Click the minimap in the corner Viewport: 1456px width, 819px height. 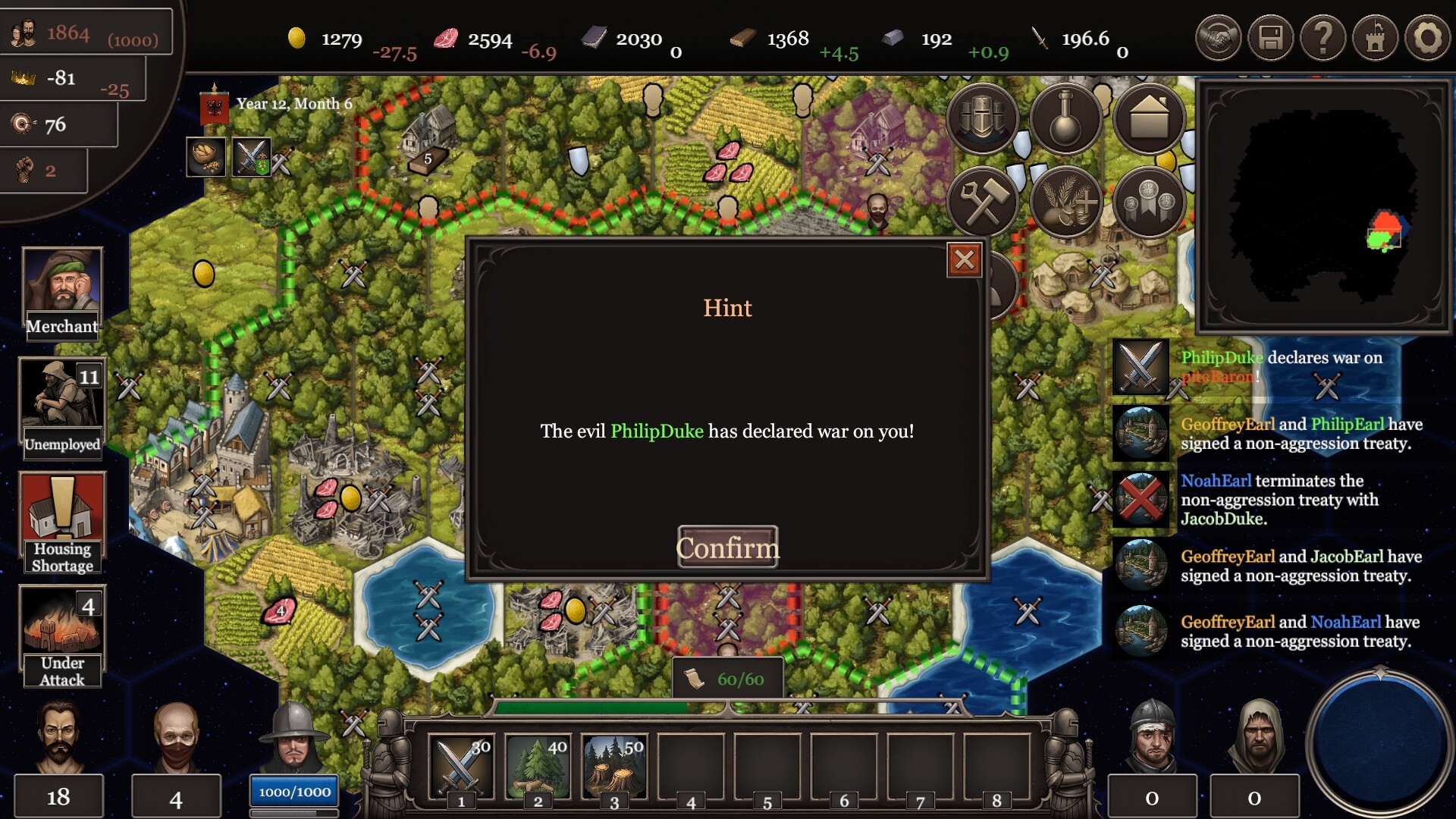1323,206
